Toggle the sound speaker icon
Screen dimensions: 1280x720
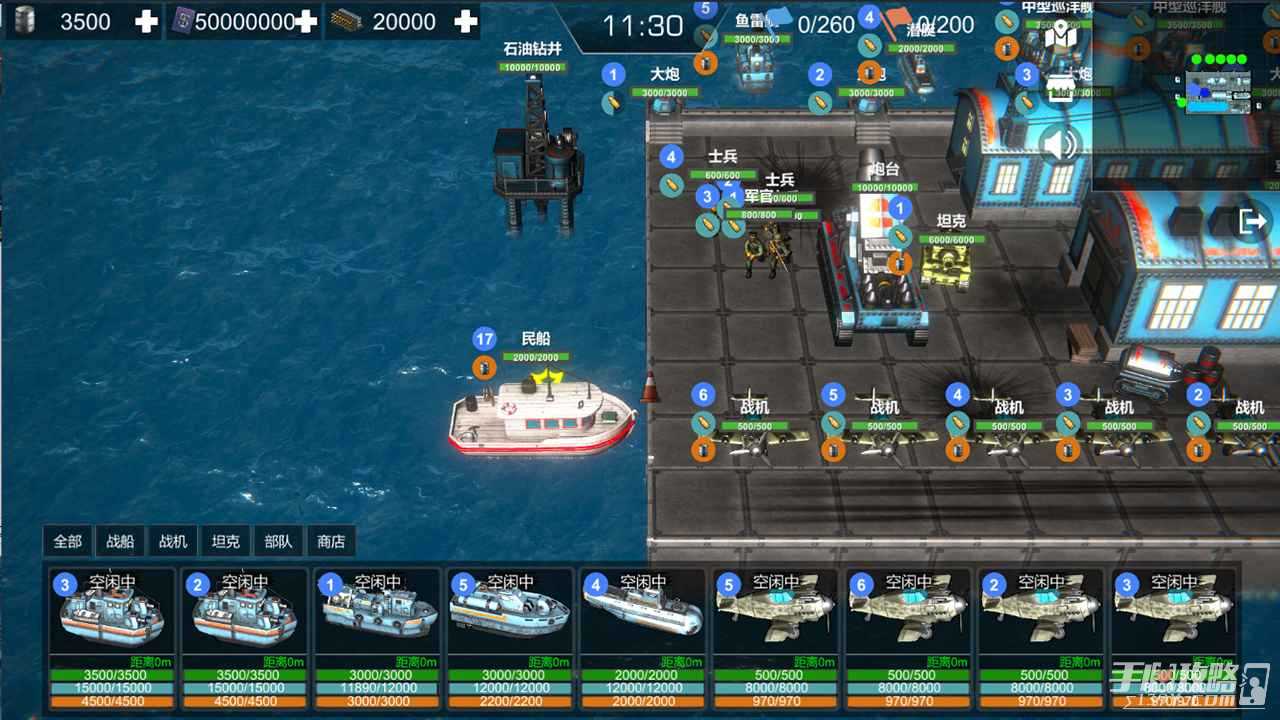(1060, 145)
